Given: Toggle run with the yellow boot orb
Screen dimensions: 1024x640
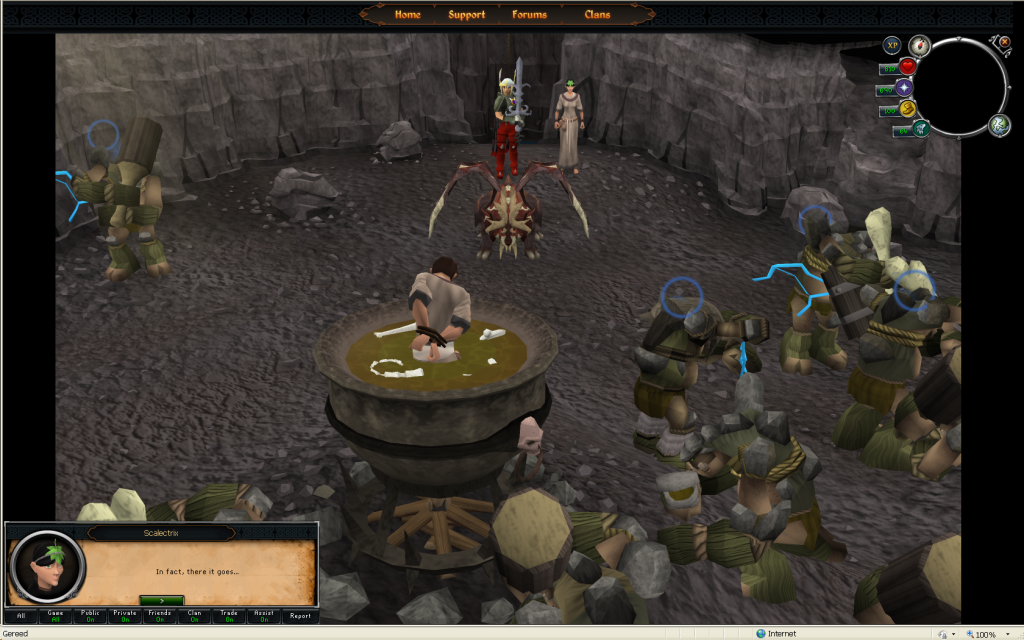Looking at the screenshot, I should click(908, 109).
